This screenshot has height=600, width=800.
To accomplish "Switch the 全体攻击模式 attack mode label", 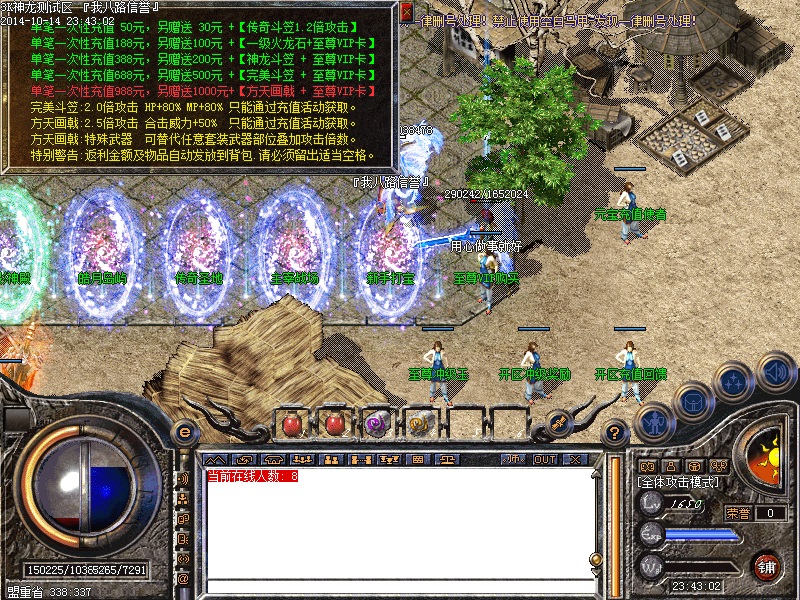I will pos(680,481).
